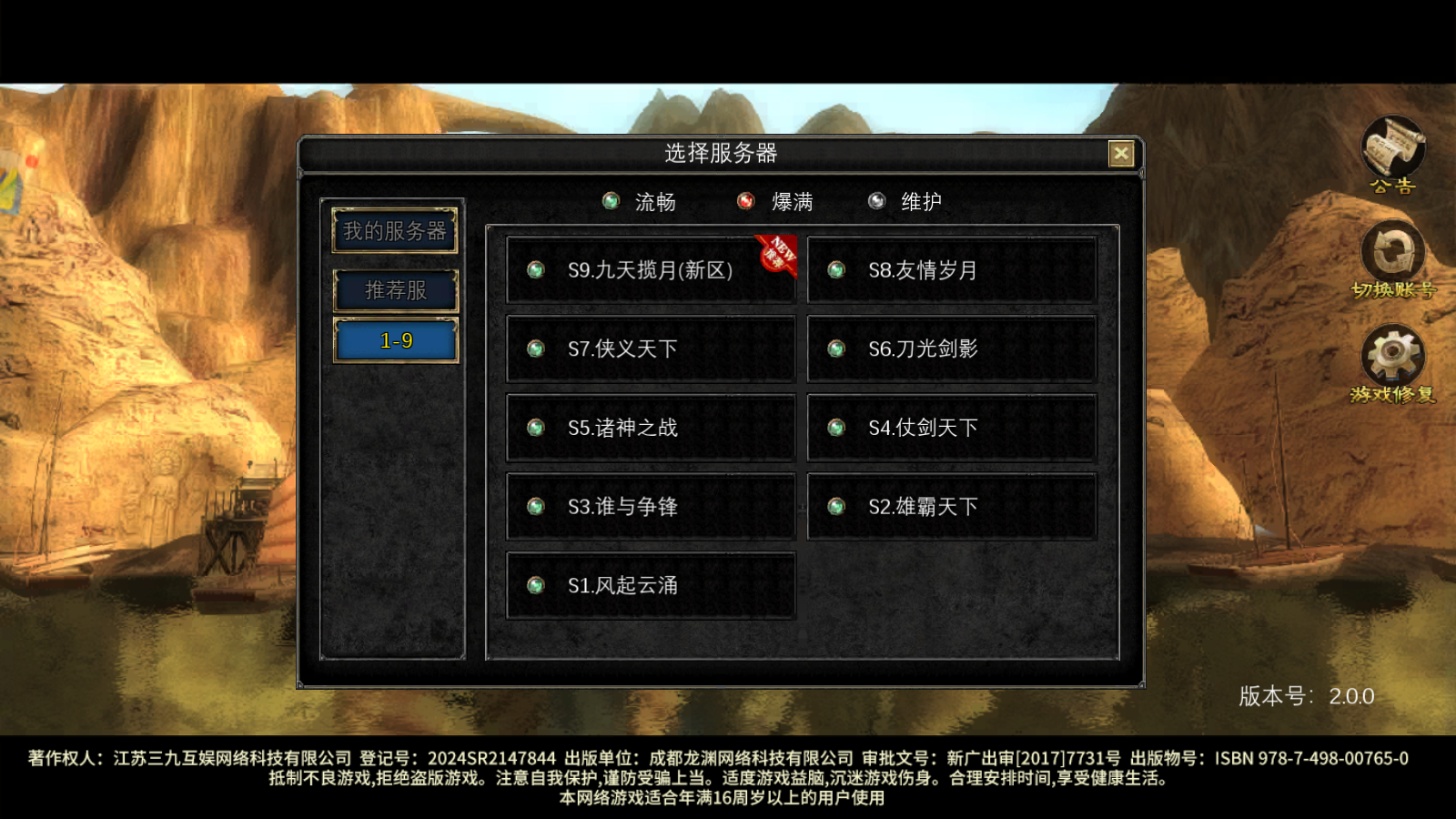The width and height of the screenshot is (1456, 819).
Task: Click the status orb beside S4.仗剑天下
Action: (x=836, y=428)
